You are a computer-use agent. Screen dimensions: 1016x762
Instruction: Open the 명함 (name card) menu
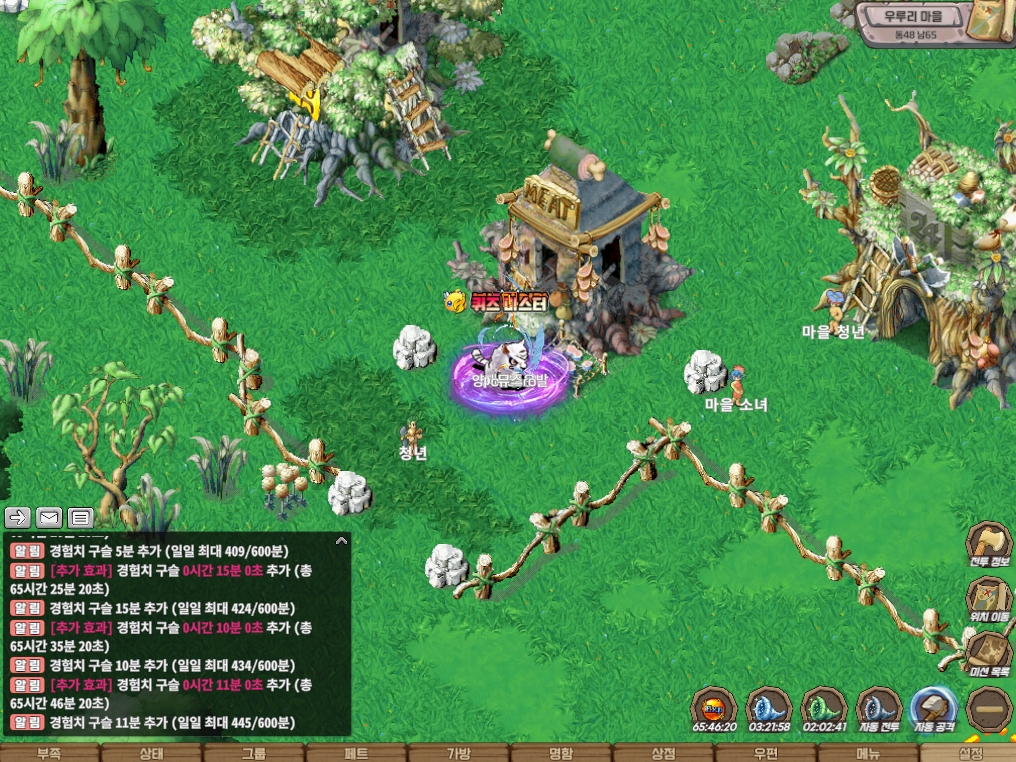[560, 753]
